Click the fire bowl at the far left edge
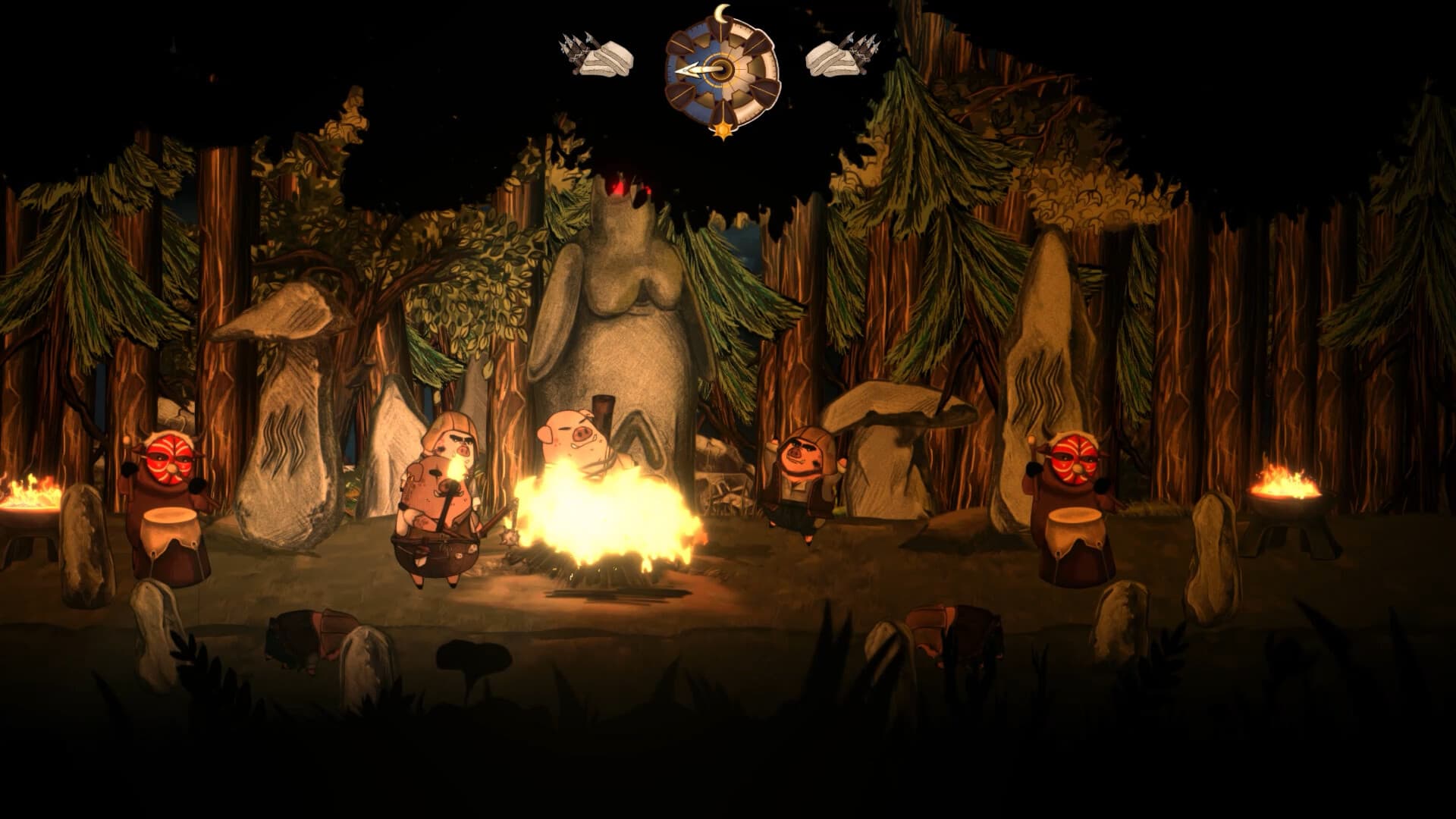Screen dimensions: 1456x819 click(27, 493)
